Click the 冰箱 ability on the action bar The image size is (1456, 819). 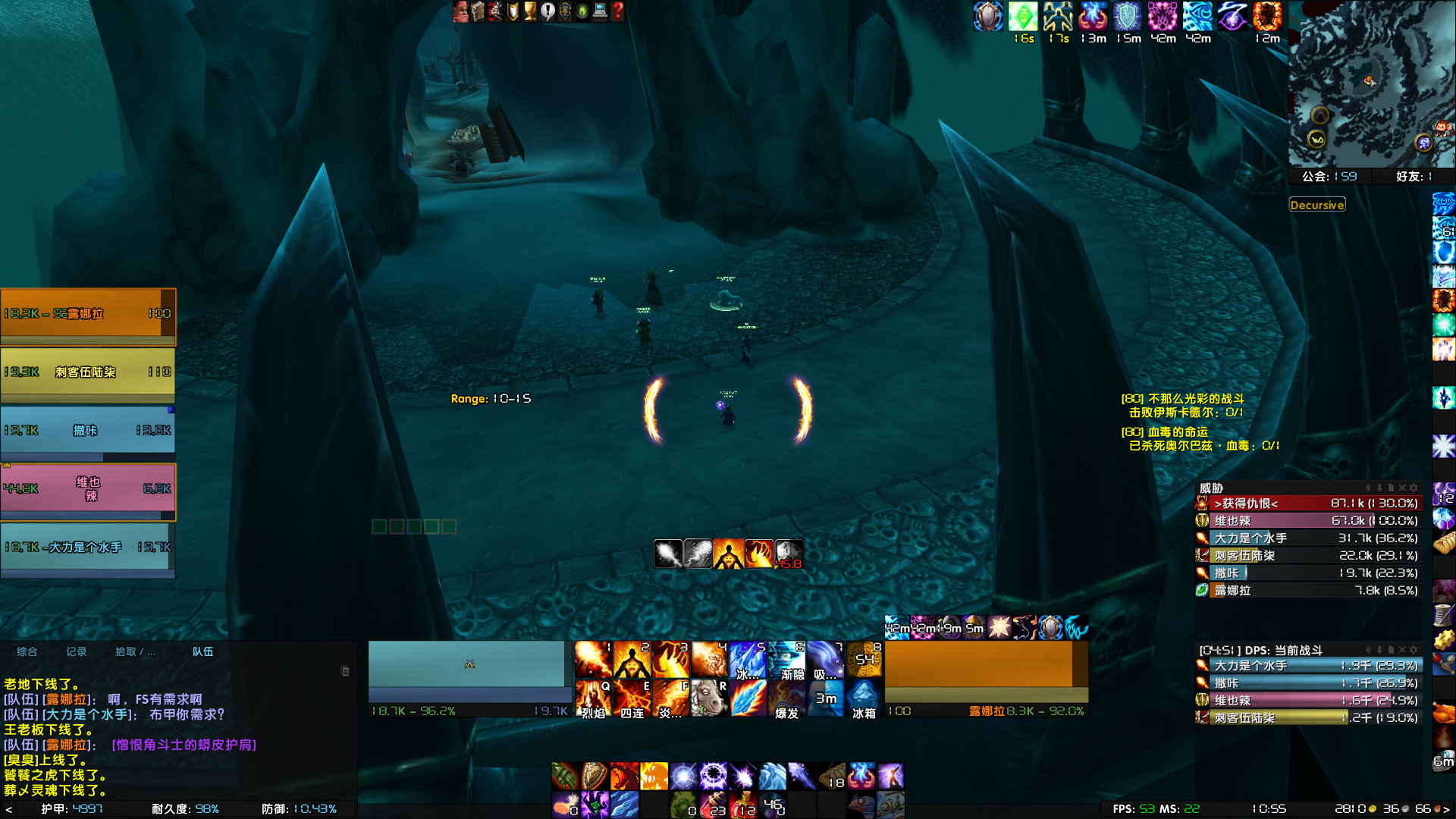click(x=865, y=698)
